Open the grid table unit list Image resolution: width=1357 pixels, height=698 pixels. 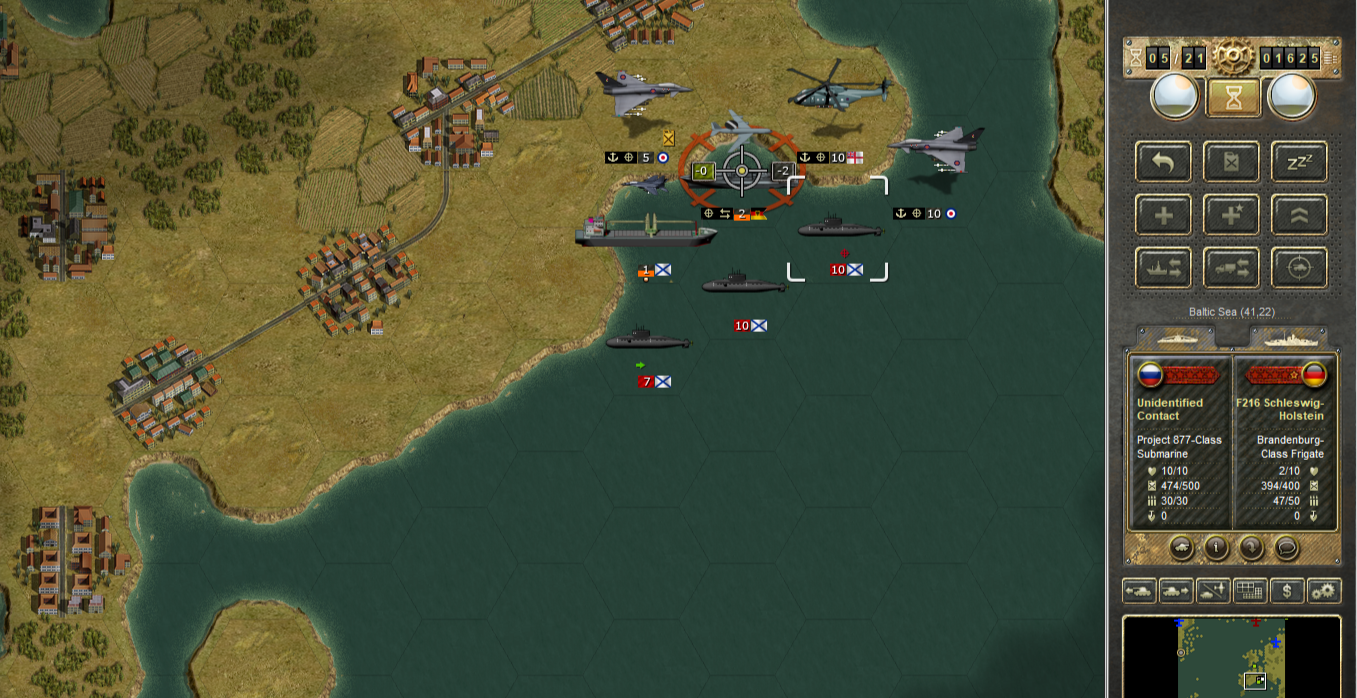[1249, 591]
